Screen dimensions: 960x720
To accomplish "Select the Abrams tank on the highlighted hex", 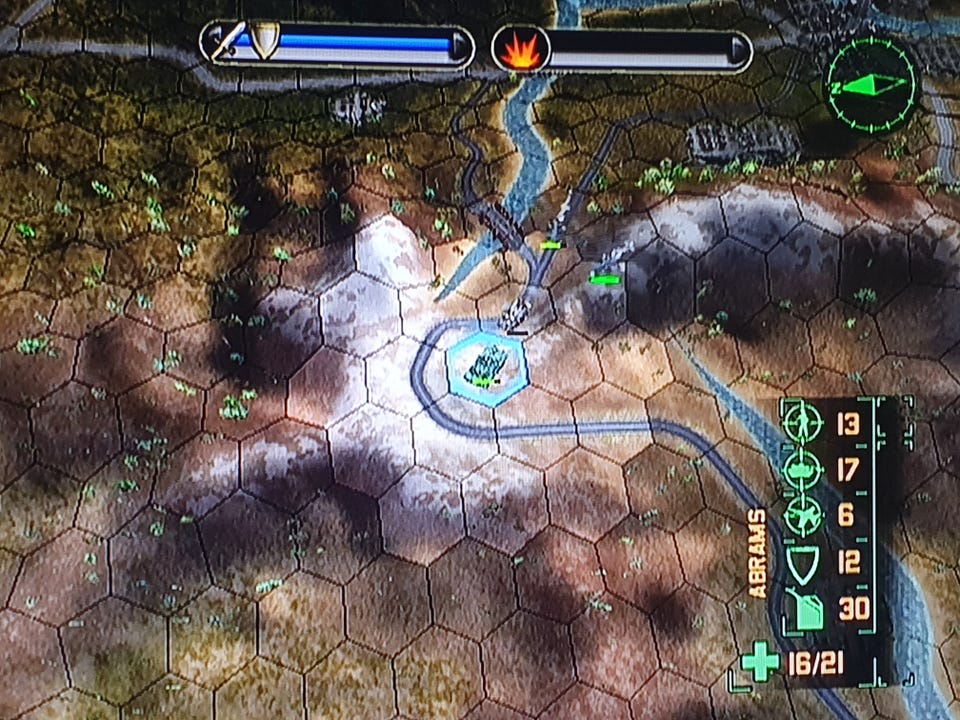I will coord(486,362).
